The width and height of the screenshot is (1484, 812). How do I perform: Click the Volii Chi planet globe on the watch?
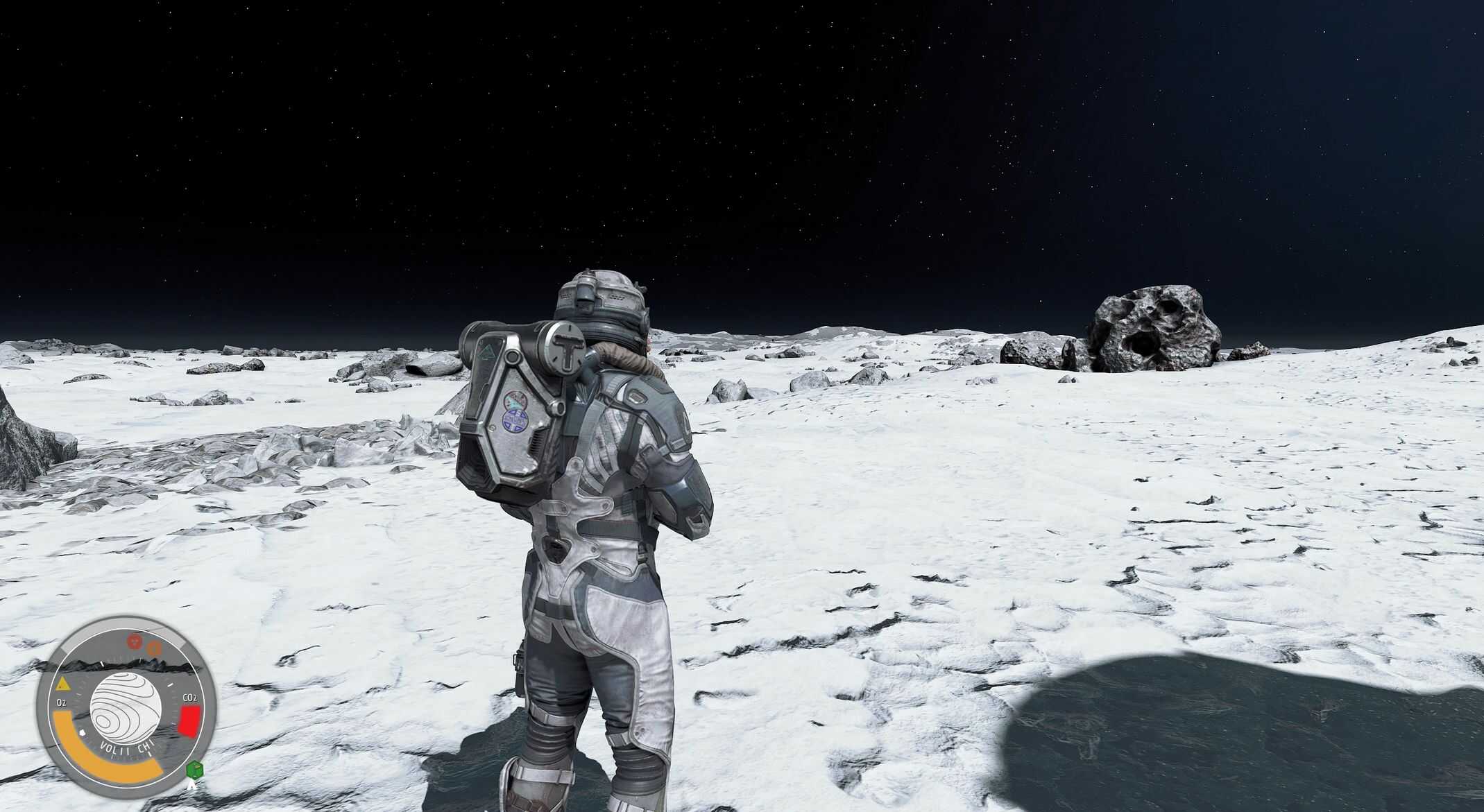click(126, 705)
